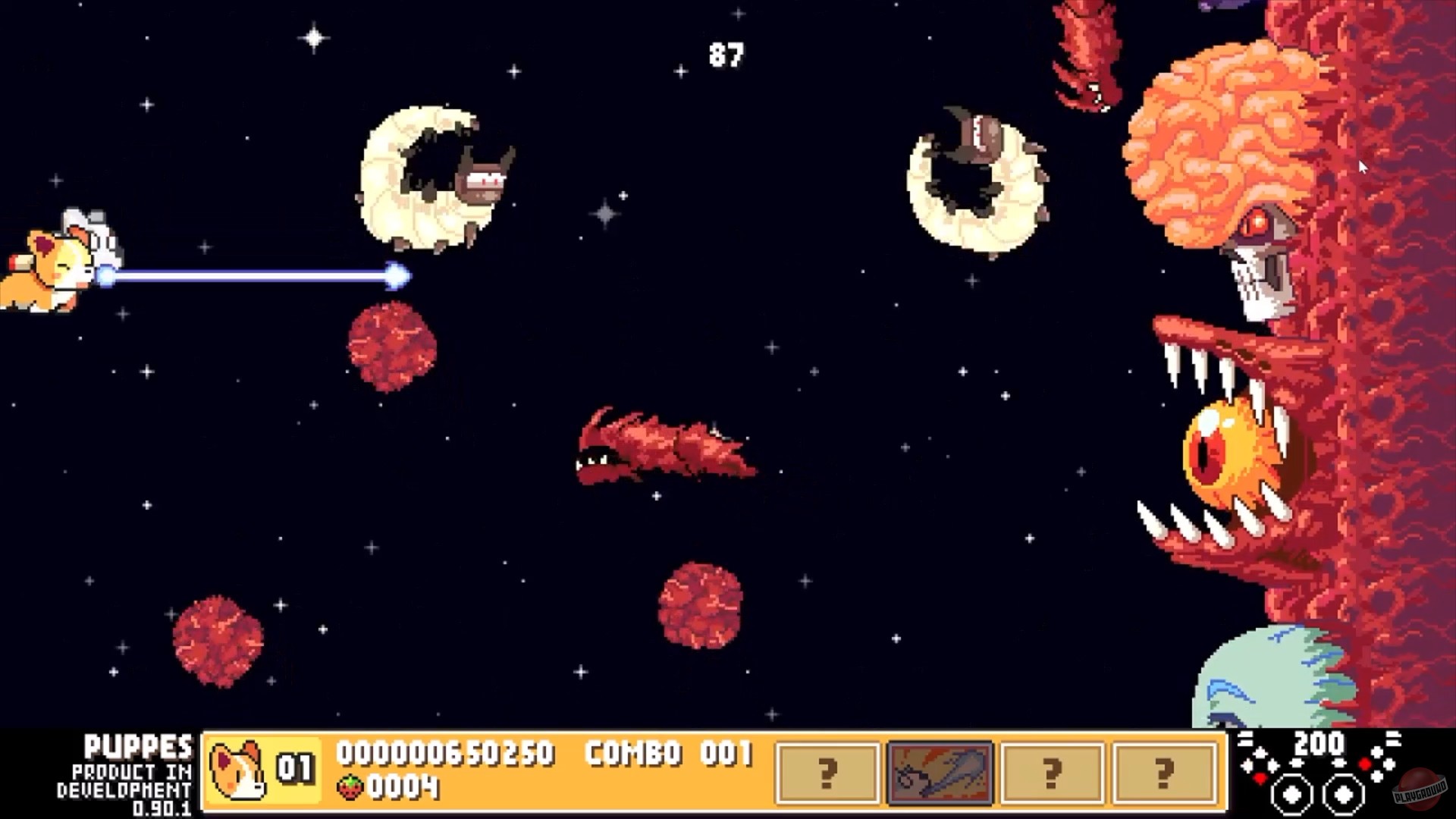The width and height of the screenshot is (1456, 819).
Task: Click the left gamepad stick indicator icon
Action: coord(1293,795)
